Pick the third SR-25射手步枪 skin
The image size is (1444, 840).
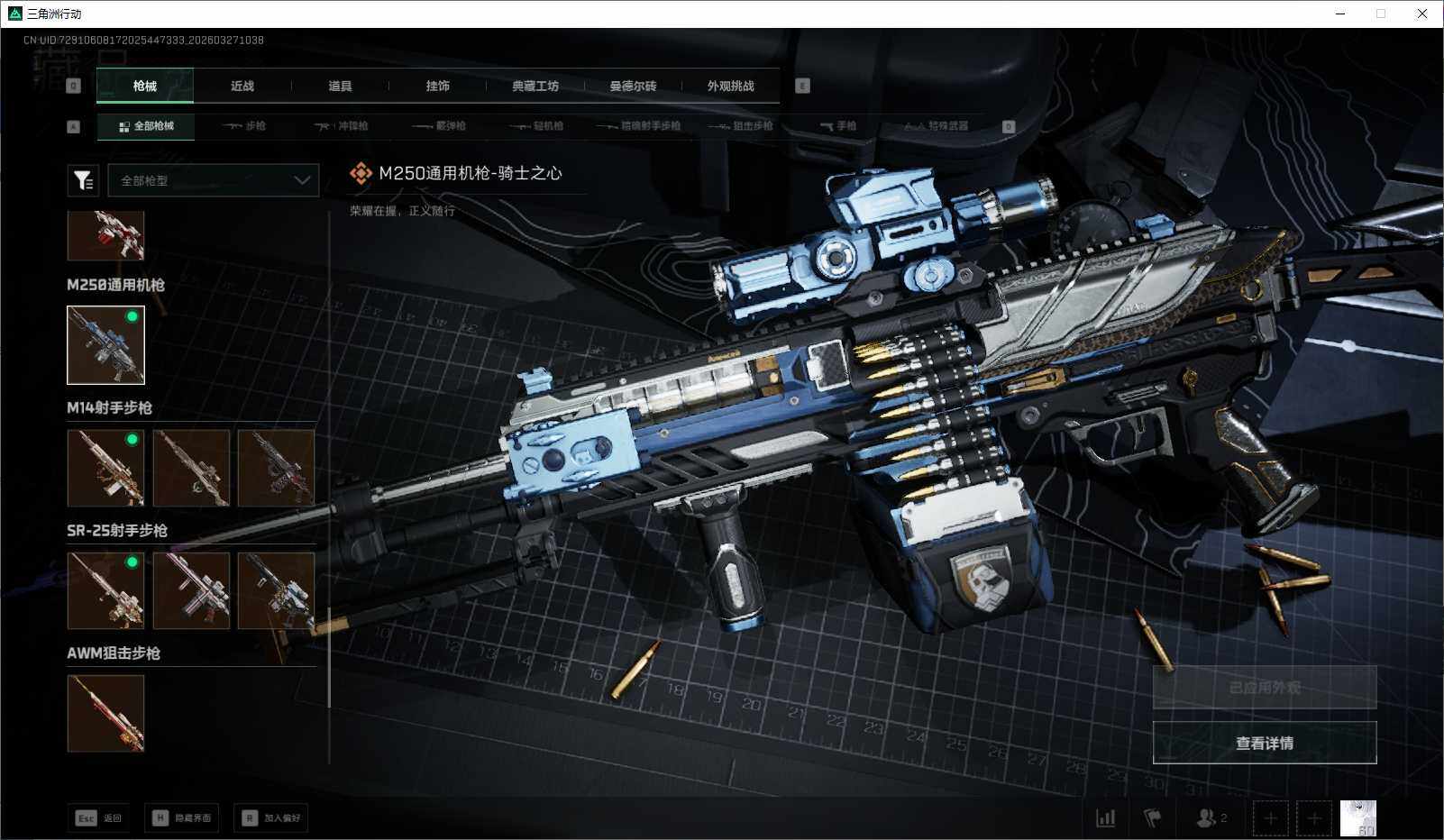coord(276,590)
